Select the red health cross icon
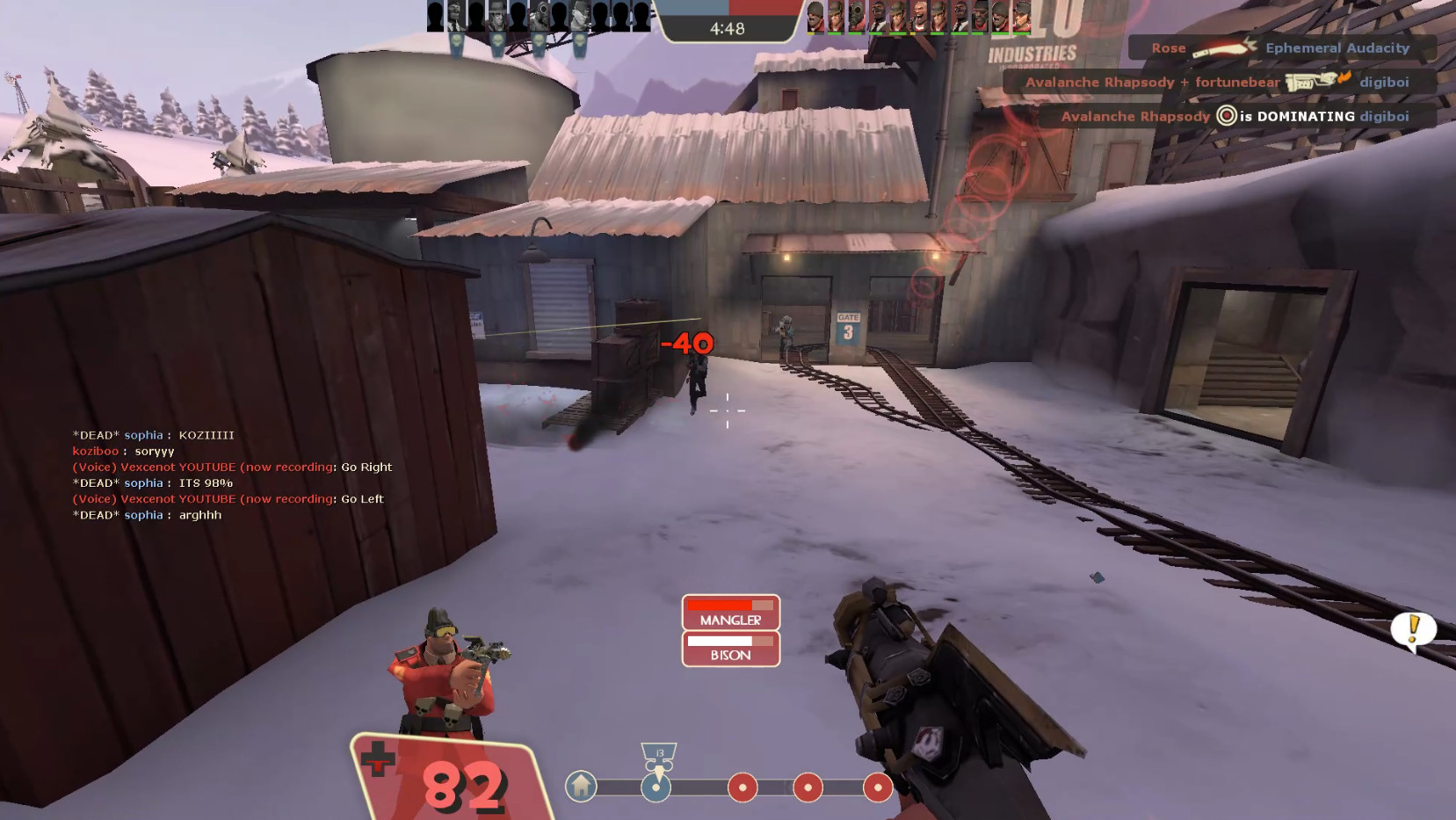1456x820 pixels. (x=378, y=758)
